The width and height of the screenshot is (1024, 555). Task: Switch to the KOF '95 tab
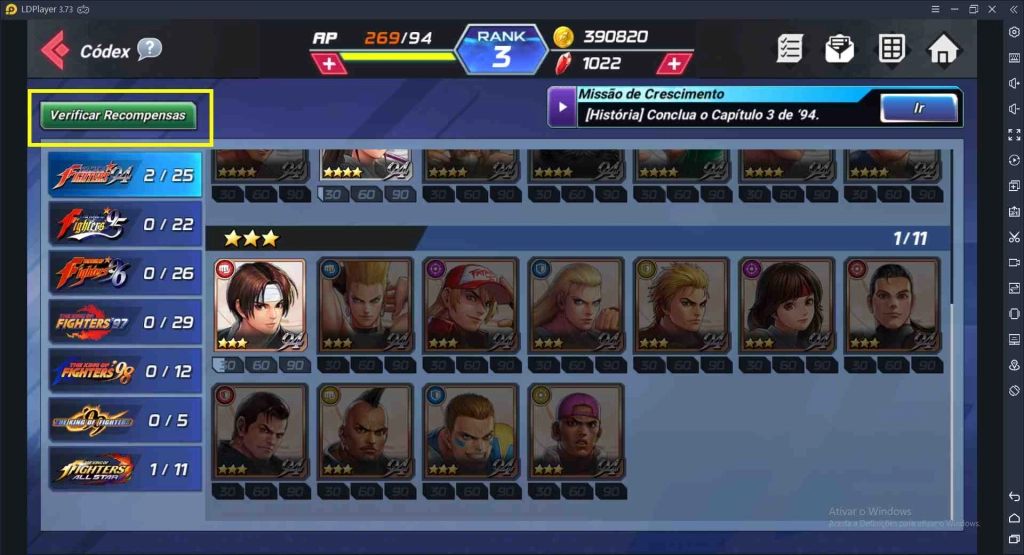[x=125, y=224]
